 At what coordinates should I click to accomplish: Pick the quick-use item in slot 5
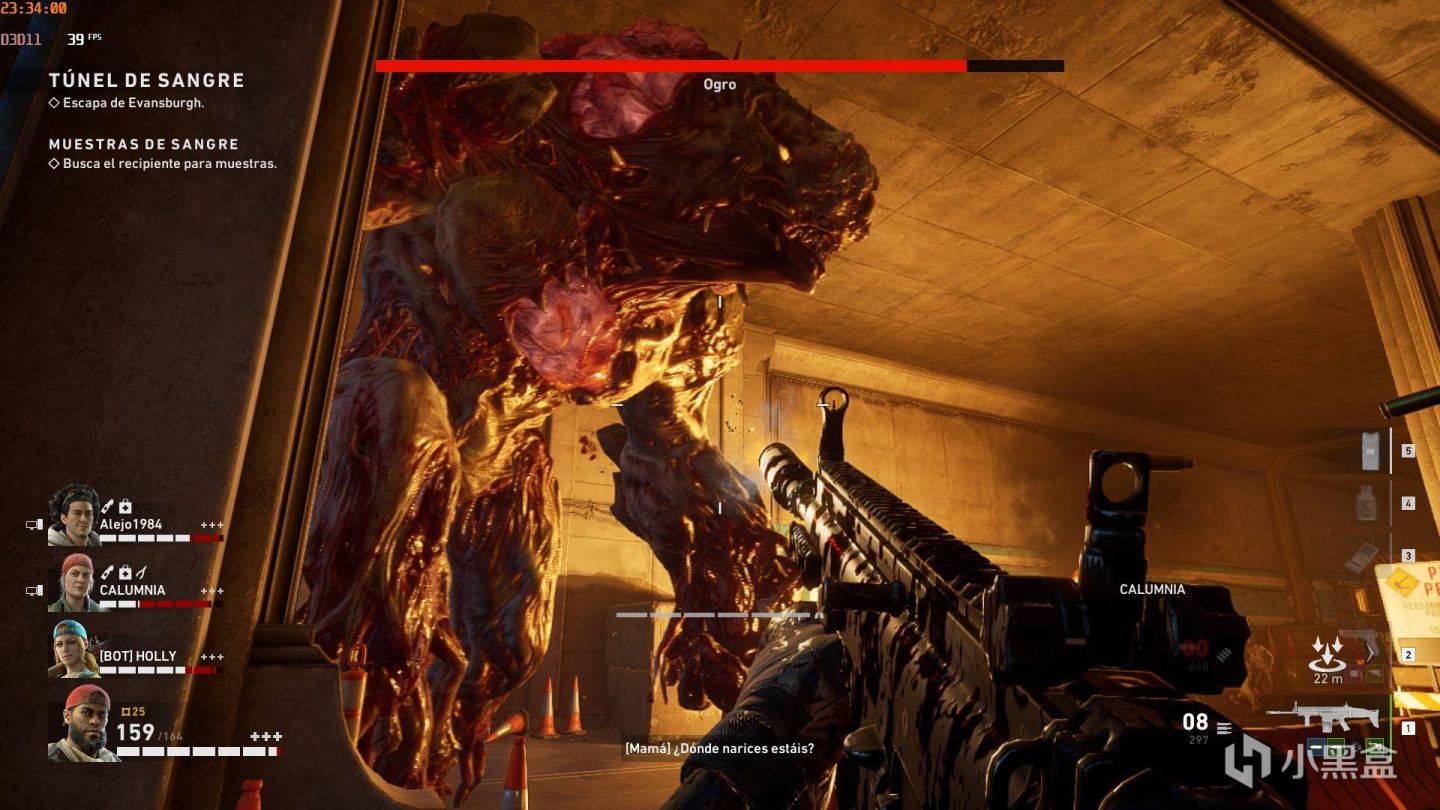pyautogui.click(x=1370, y=451)
